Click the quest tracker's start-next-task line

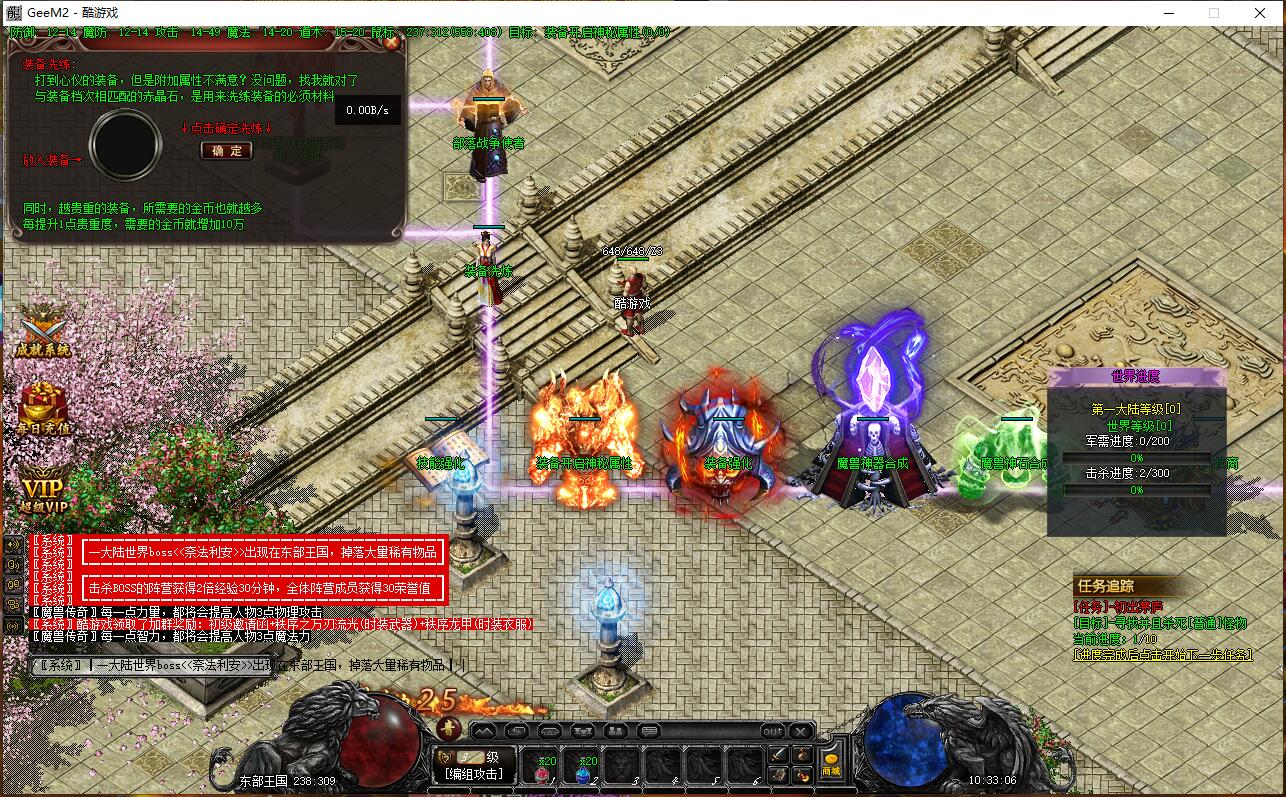(x=1163, y=655)
